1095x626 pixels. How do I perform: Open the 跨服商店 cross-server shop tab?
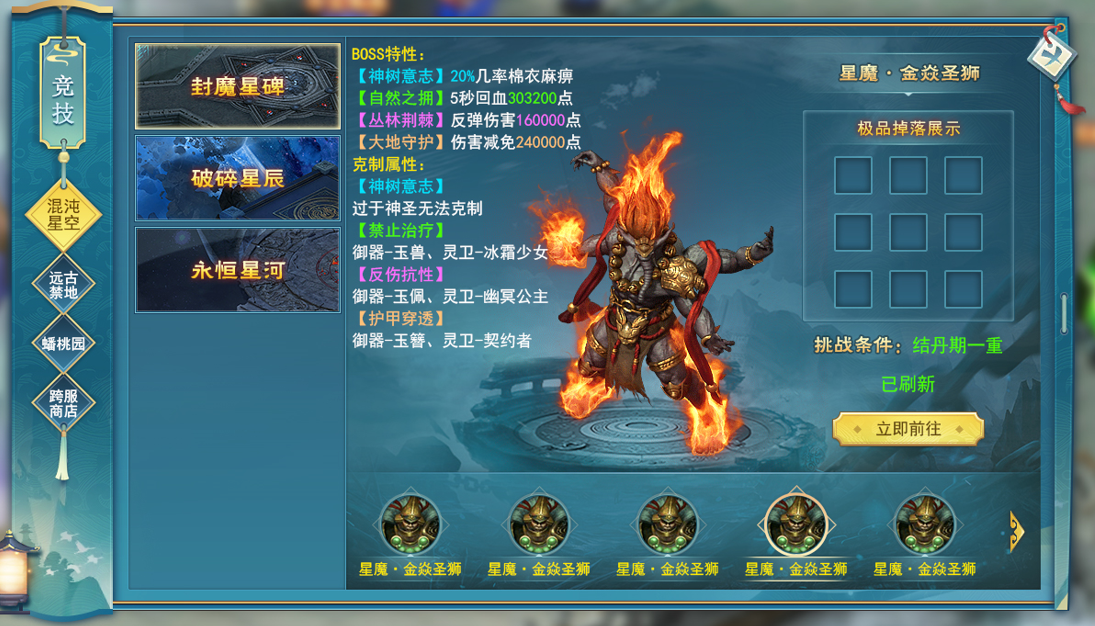(62, 403)
